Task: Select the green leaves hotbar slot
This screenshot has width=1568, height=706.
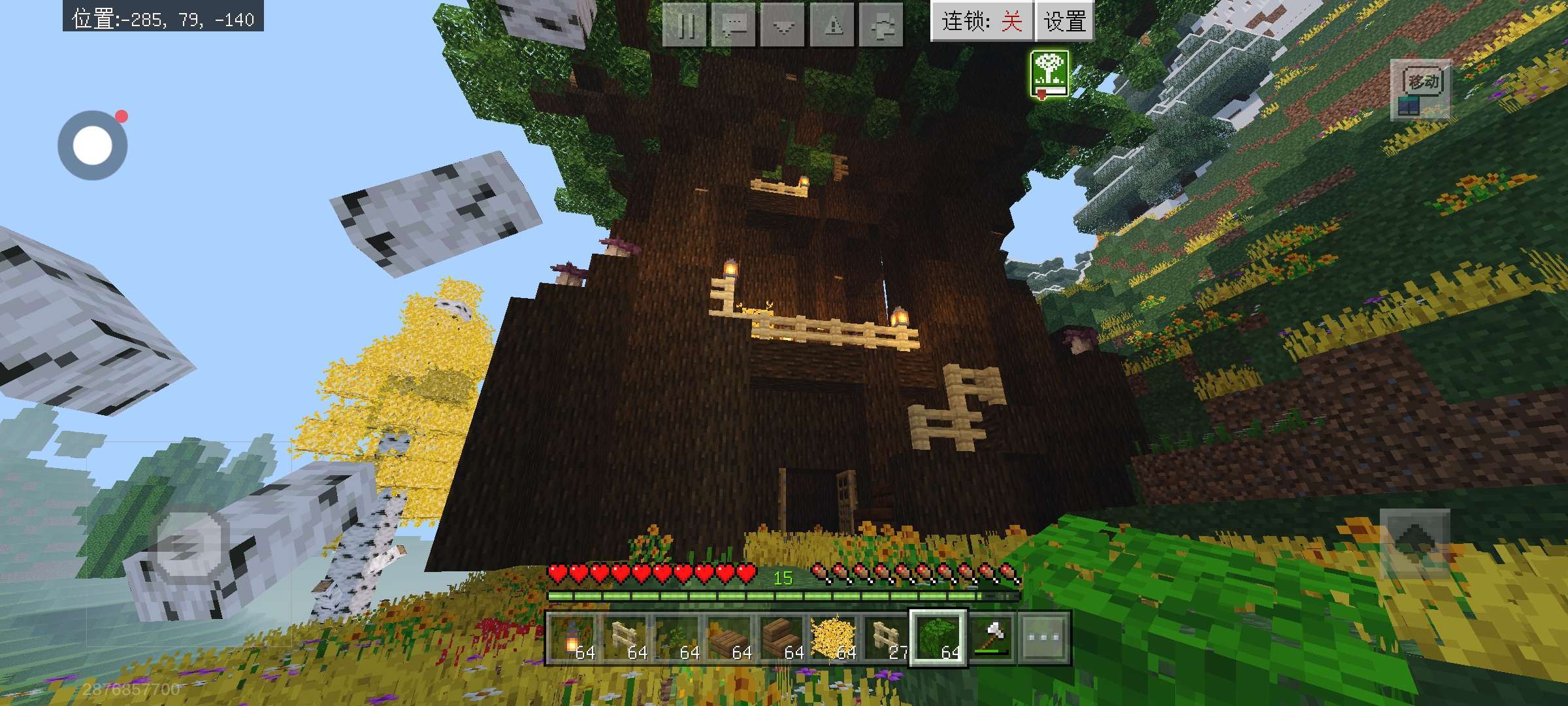Action: [x=938, y=638]
